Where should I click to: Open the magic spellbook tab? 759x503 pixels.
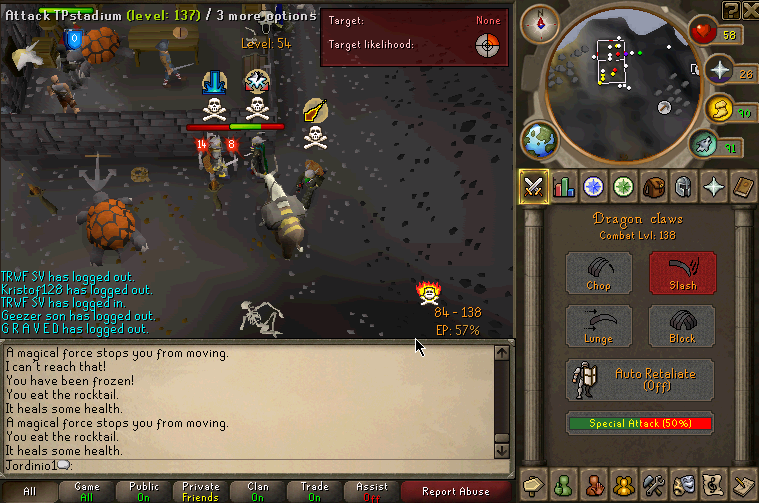pos(743,187)
